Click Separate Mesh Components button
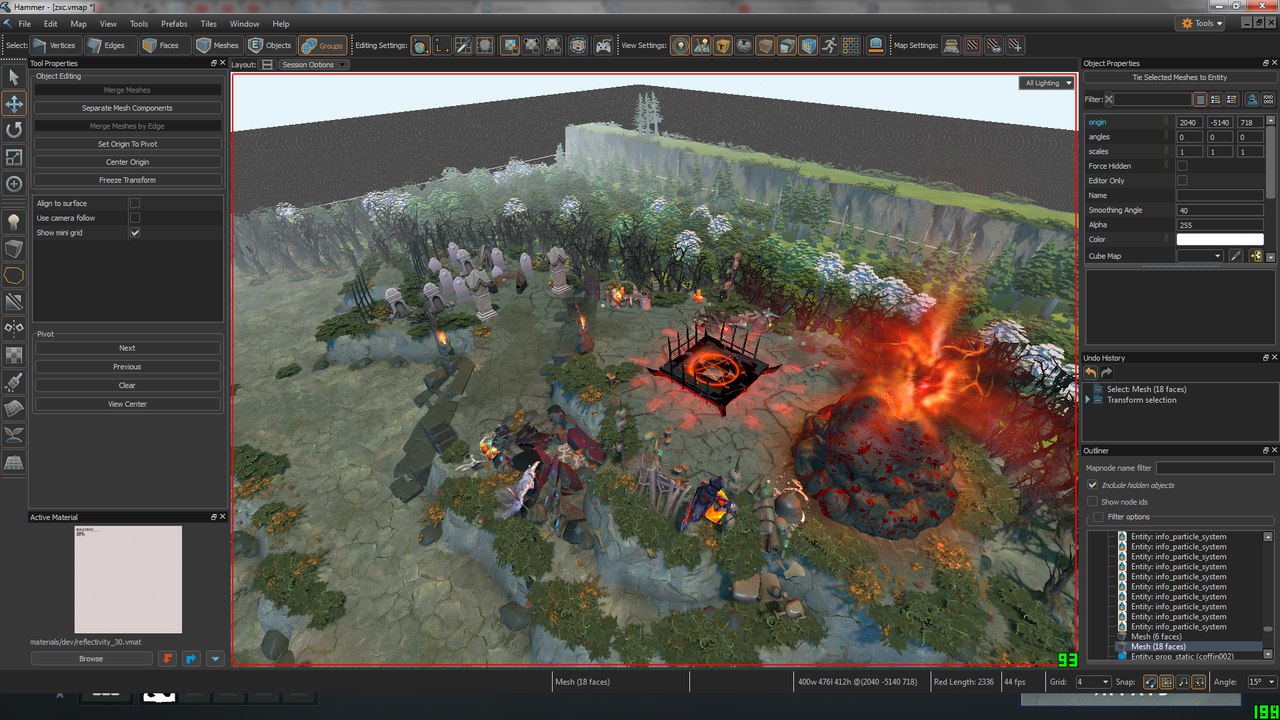The height and width of the screenshot is (720, 1280). coord(127,108)
